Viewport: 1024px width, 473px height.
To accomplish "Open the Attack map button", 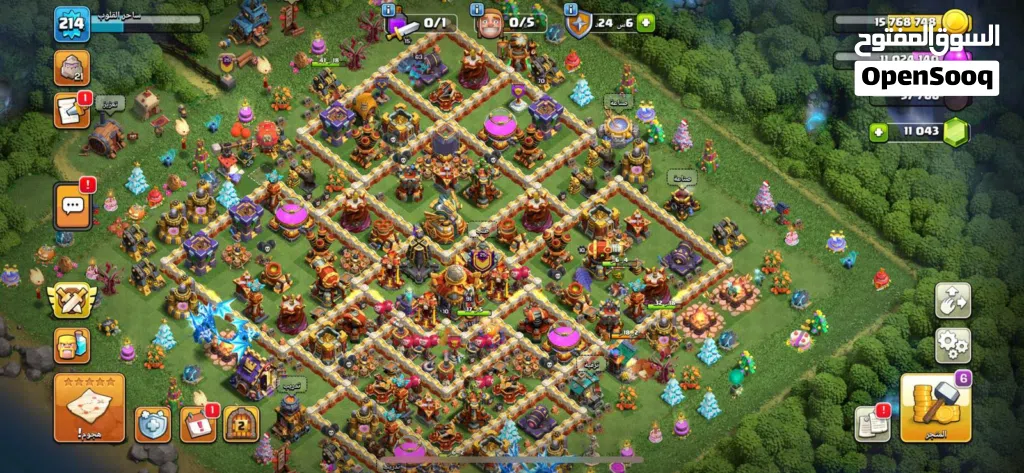I will 89,407.
